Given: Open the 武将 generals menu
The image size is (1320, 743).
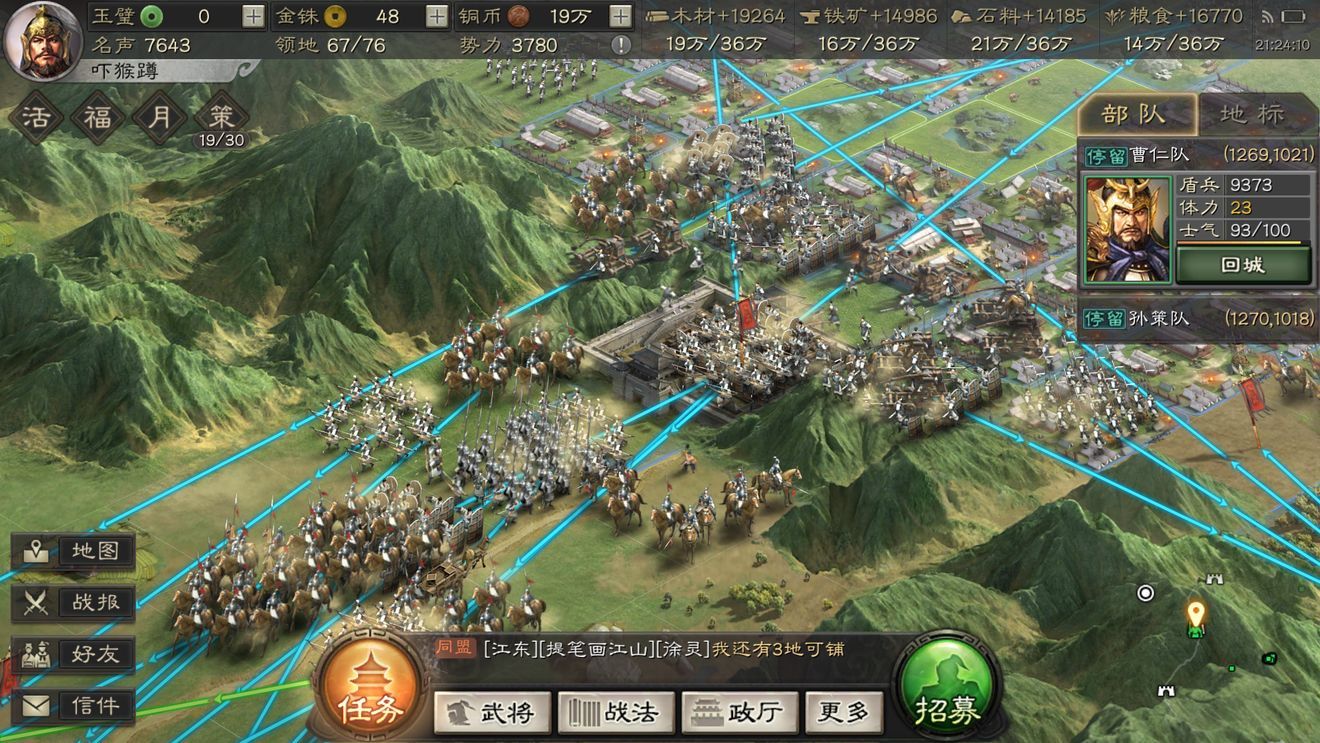Looking at the screenshot, I should click(492, 715).
